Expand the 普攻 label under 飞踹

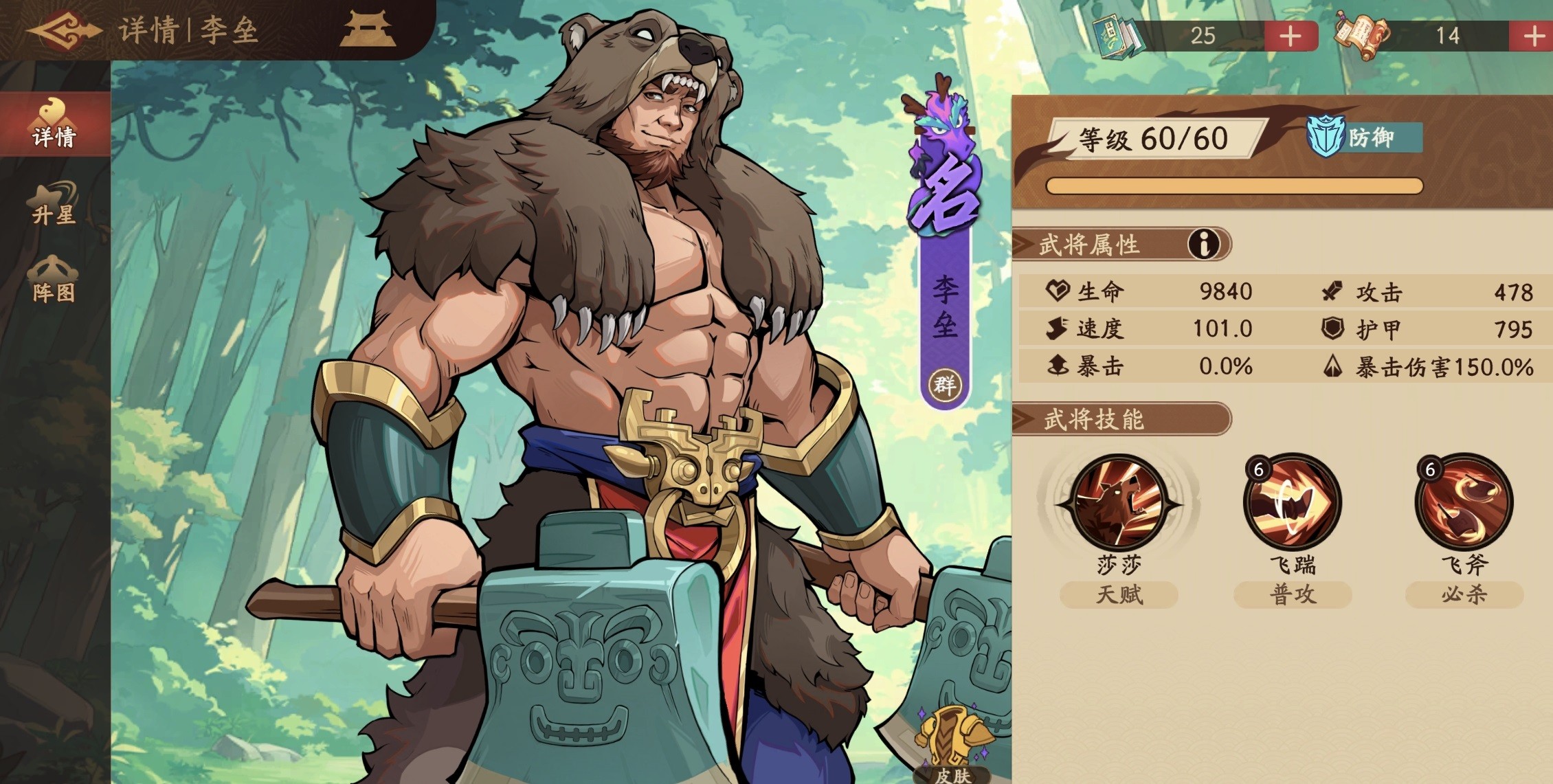click(x=1292, y=595)
